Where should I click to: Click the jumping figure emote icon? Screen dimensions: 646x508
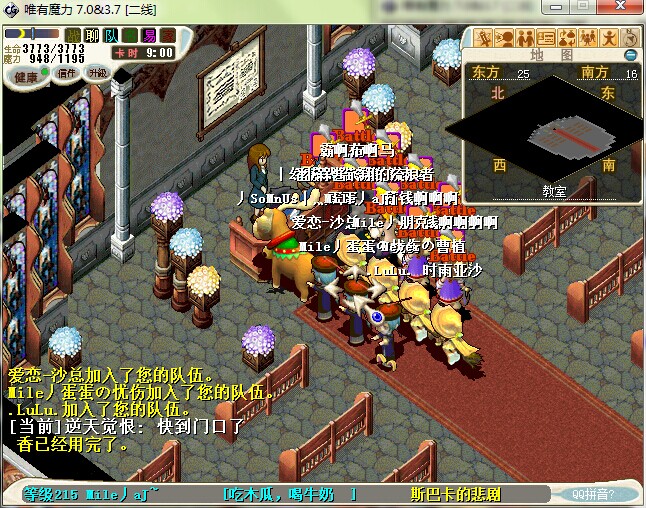607,39
